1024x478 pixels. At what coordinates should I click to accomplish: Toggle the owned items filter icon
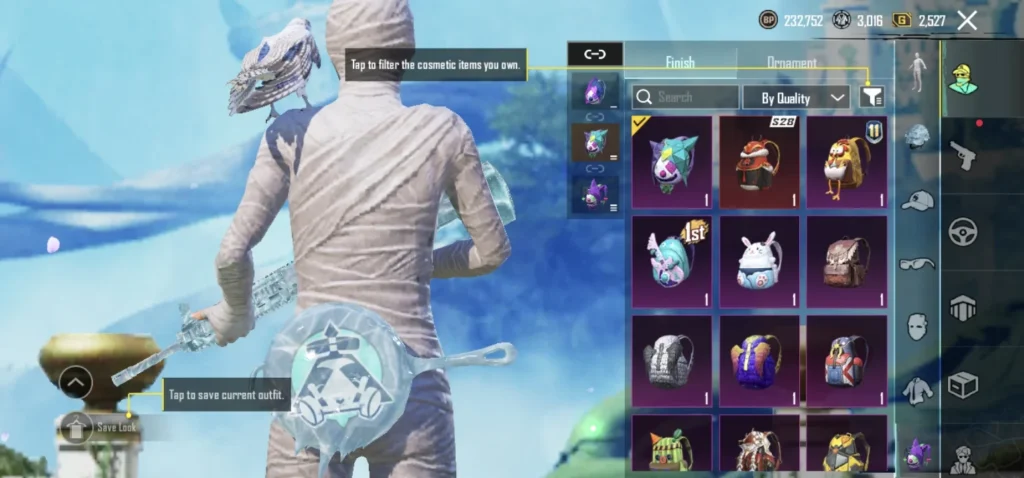[872, 96]
